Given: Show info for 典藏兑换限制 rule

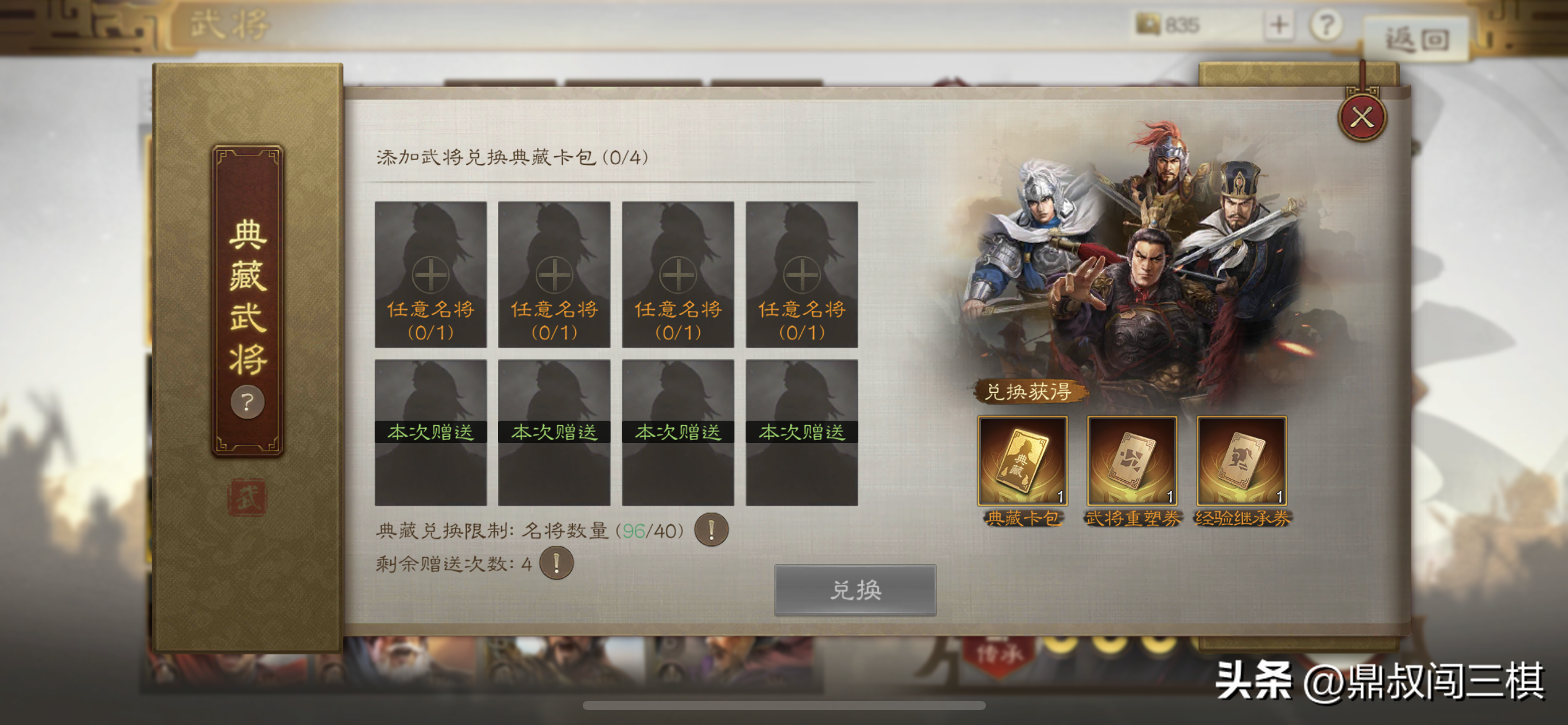Looking at the screenshot, I should pos(711,530).
